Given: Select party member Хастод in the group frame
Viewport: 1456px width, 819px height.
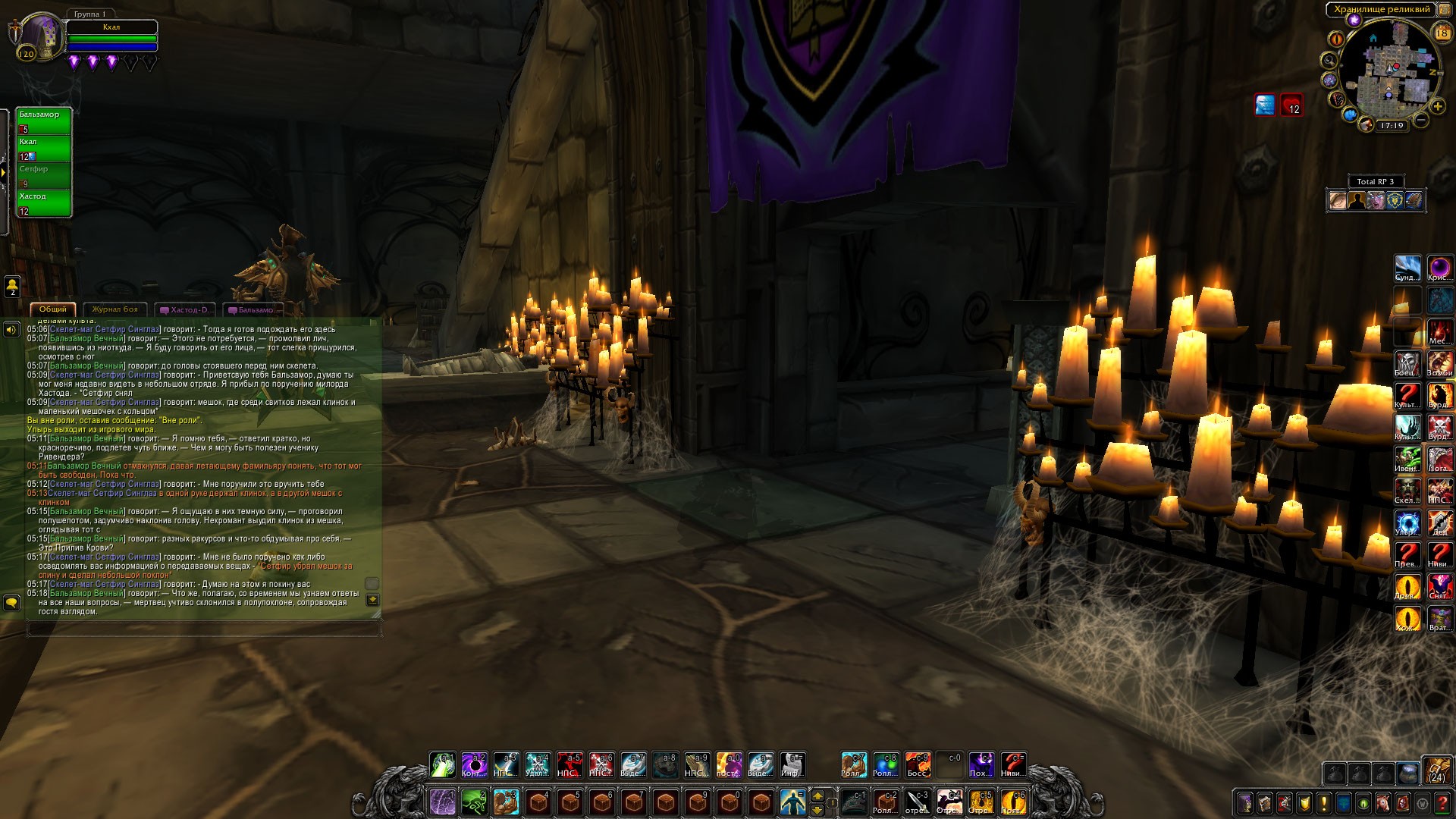Looking at the screenshot, I should [x=44, y=203].
